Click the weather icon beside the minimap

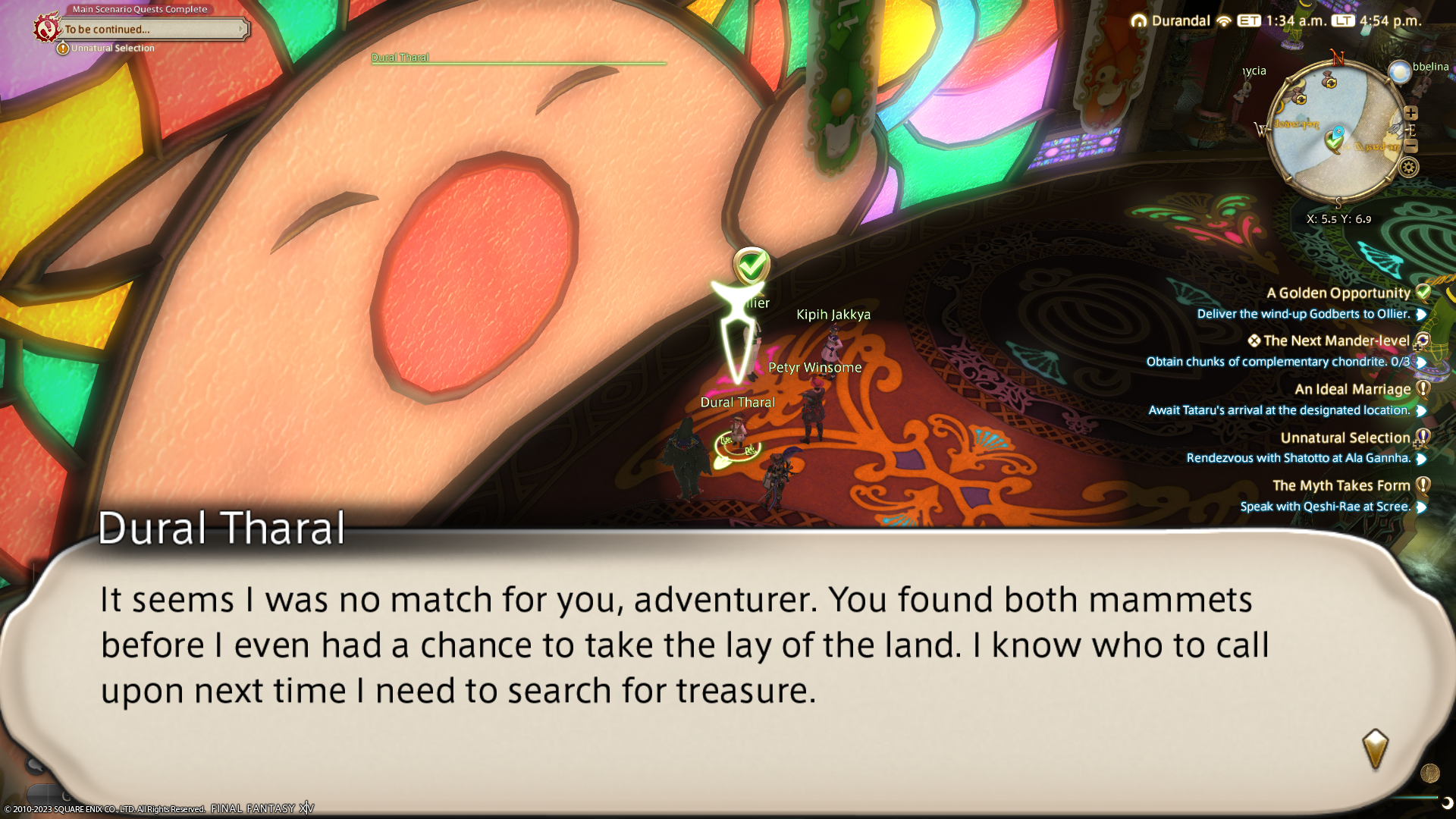(x=1399, y=72)
